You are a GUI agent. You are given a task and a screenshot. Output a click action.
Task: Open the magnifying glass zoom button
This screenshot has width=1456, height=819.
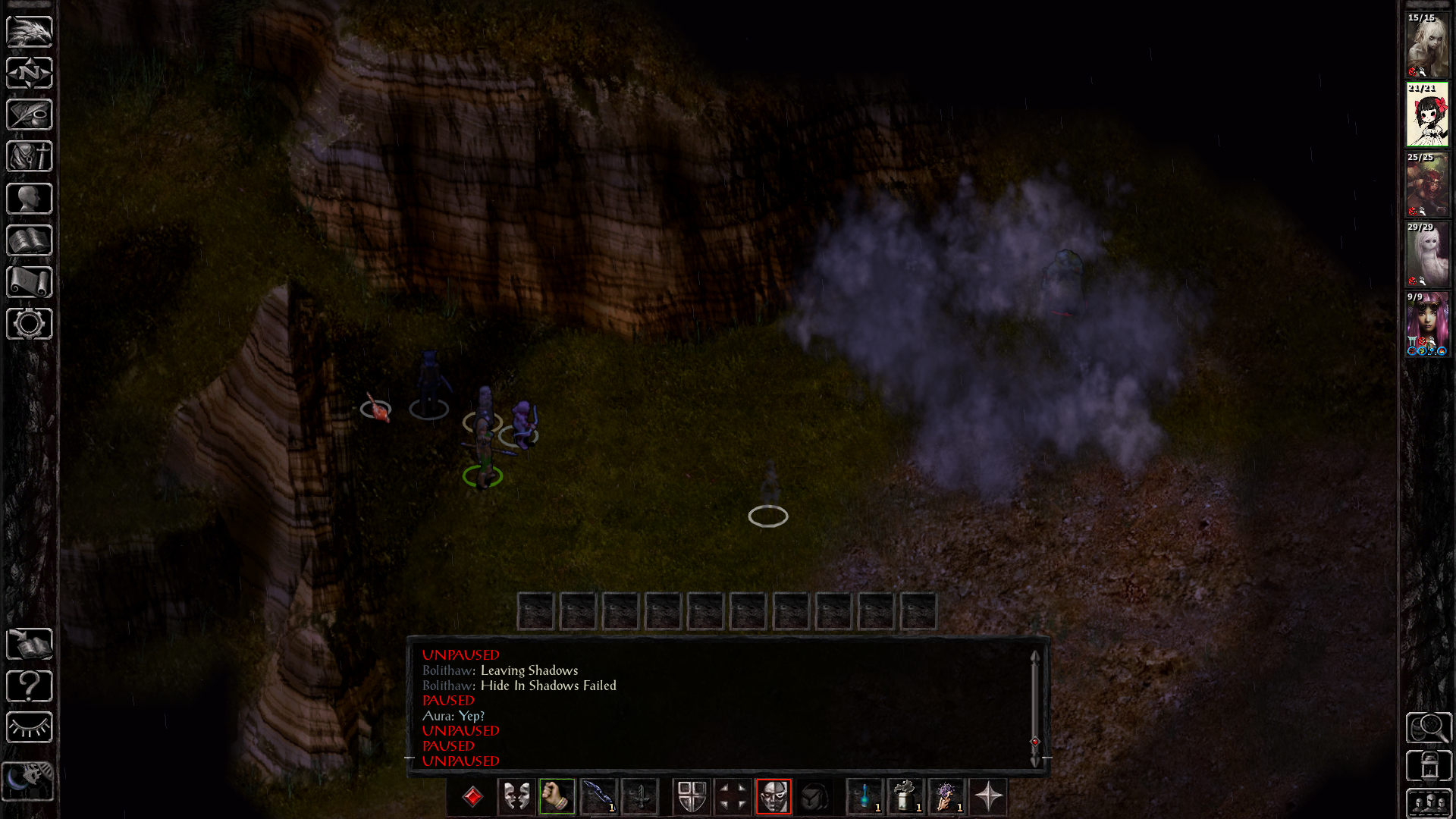coord(1429,728)
